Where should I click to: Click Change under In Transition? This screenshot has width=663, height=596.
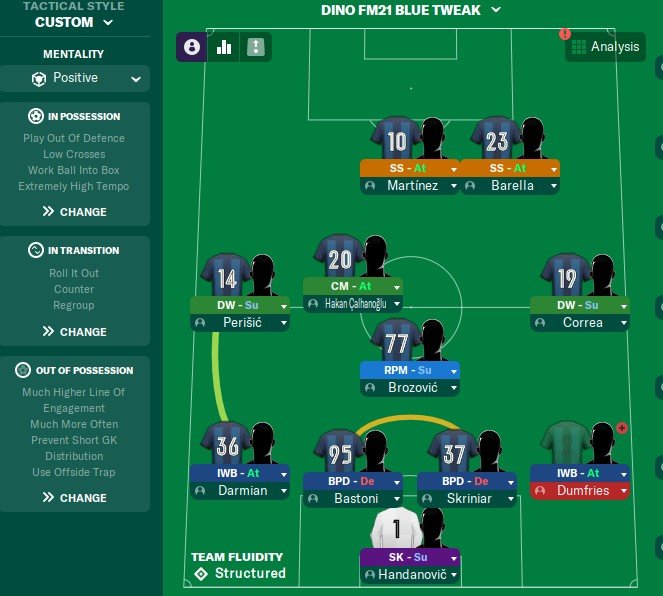[x=75, y=331]
